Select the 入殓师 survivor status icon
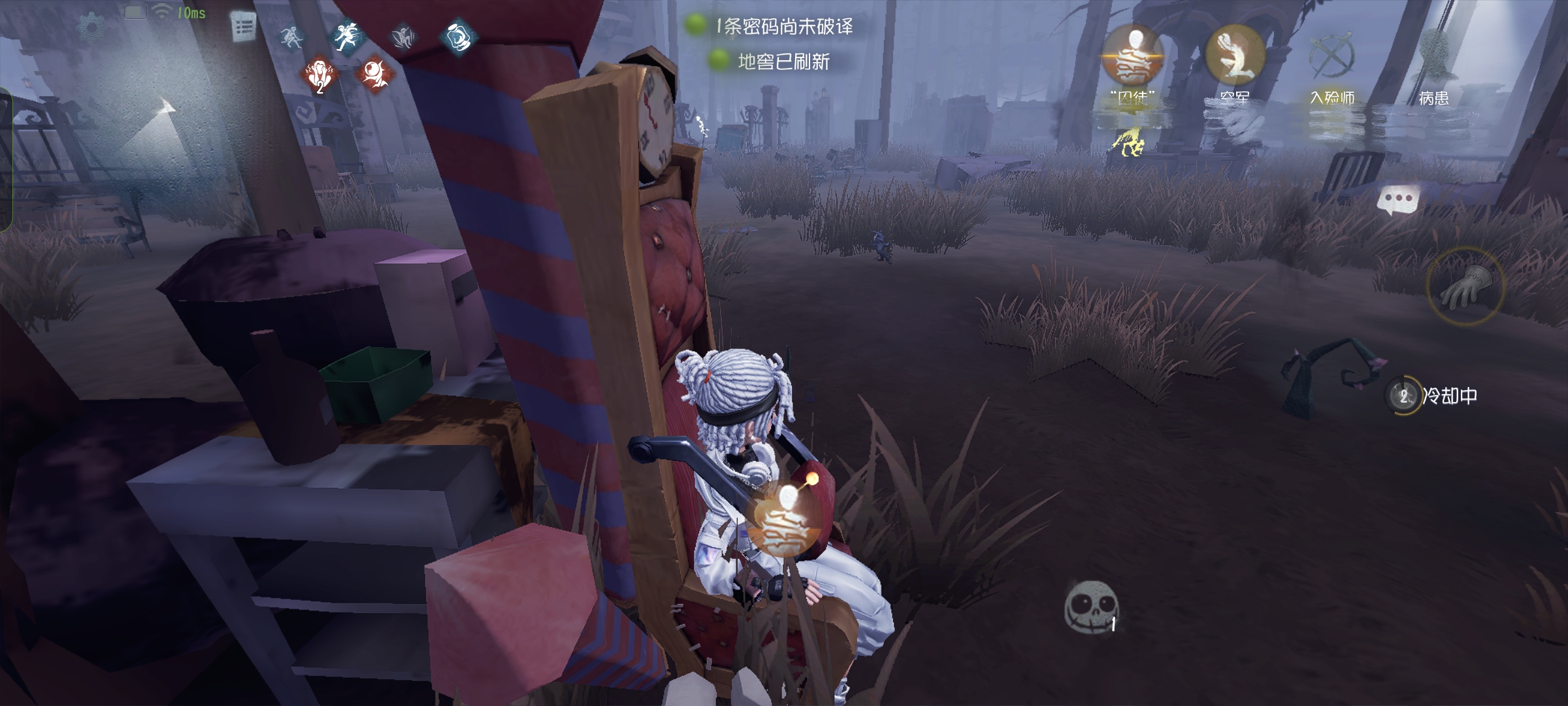Screen dimensions: 1568x706 [1333, 58]
